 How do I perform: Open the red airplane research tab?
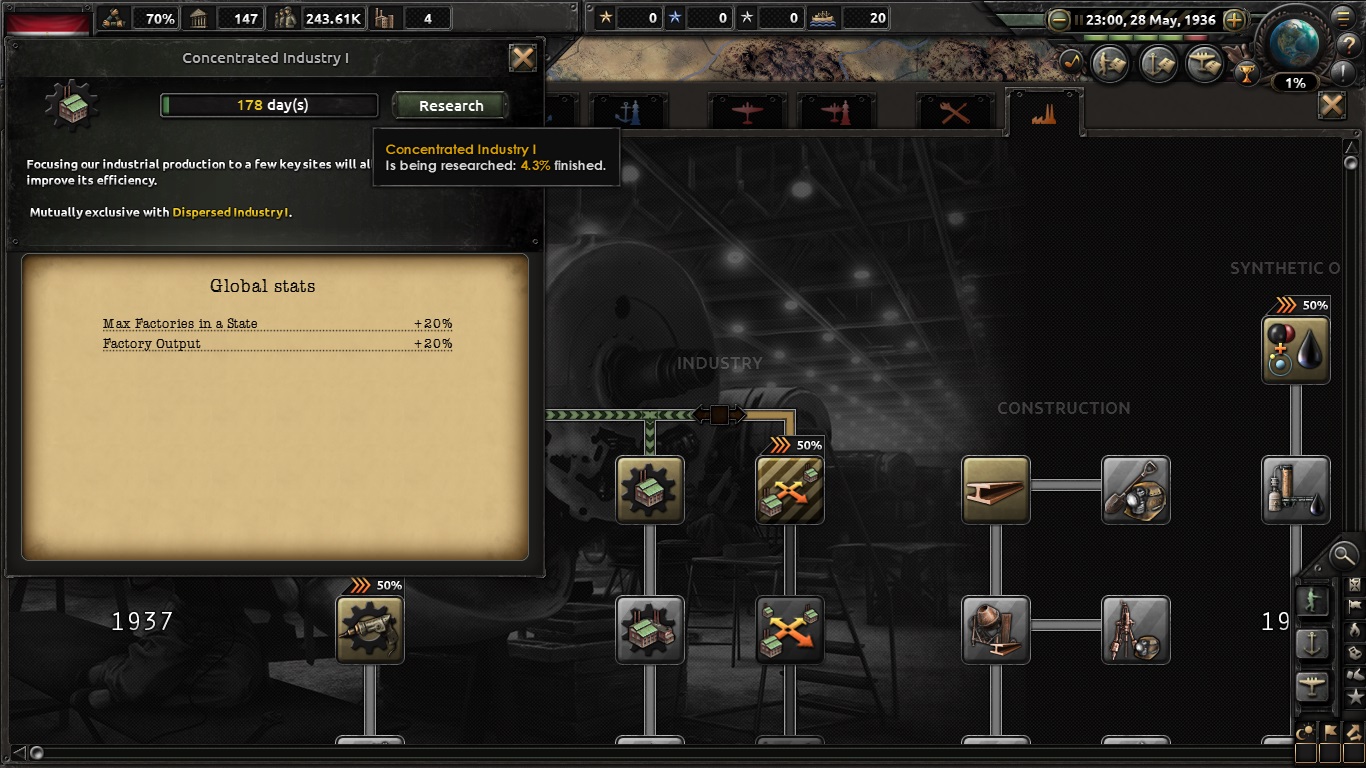pos(746,112)
